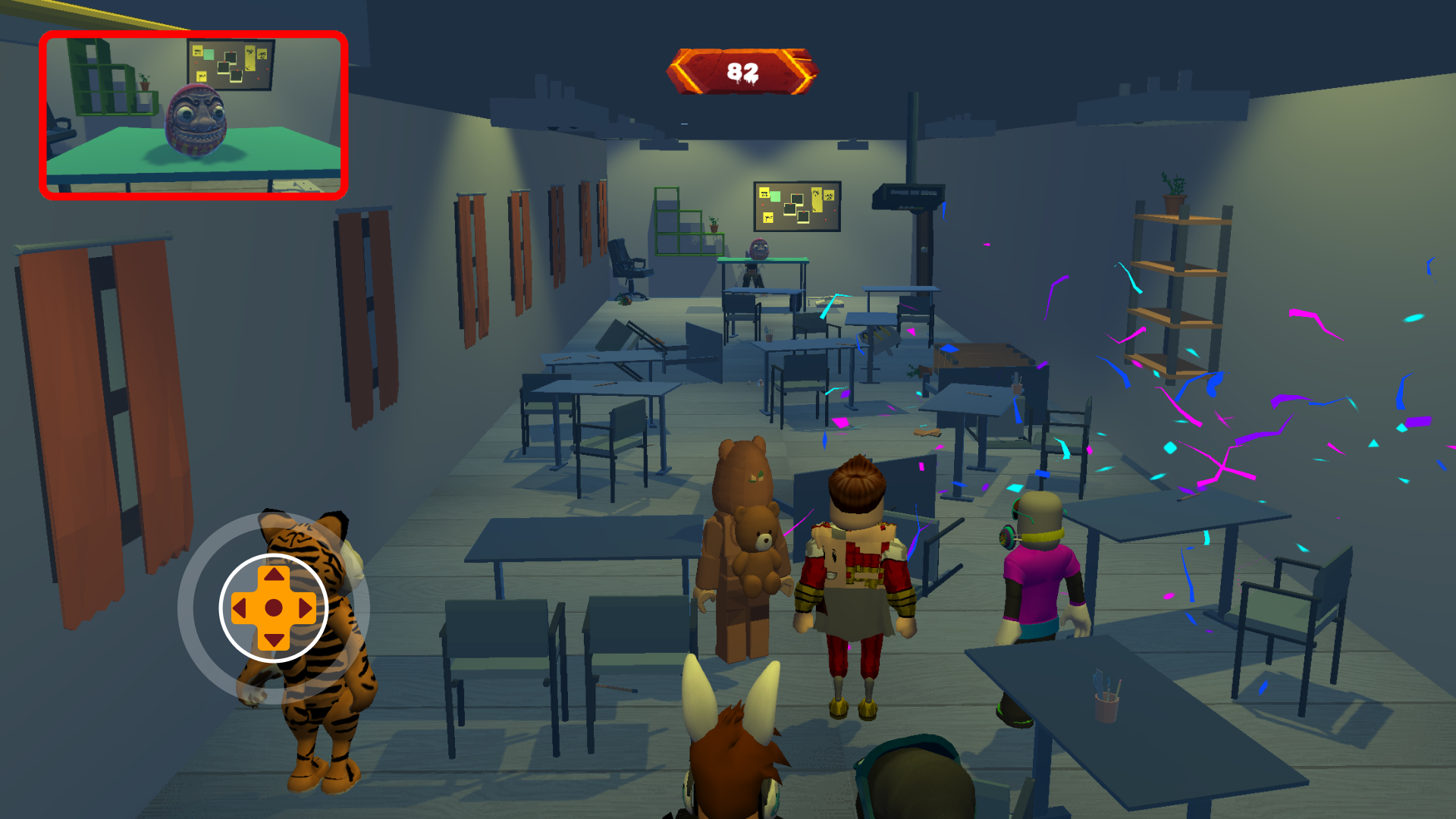Click the pencil cup on the right table
Viewport: 1456px width, 819px height.
(1106, 705)
